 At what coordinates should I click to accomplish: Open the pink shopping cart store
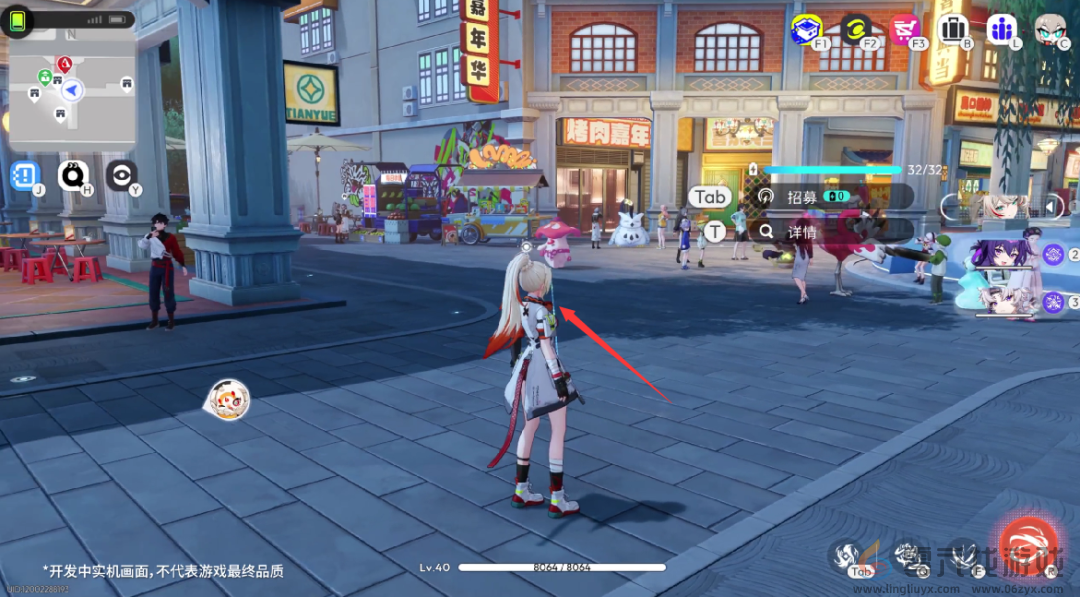tap(904, 29)
